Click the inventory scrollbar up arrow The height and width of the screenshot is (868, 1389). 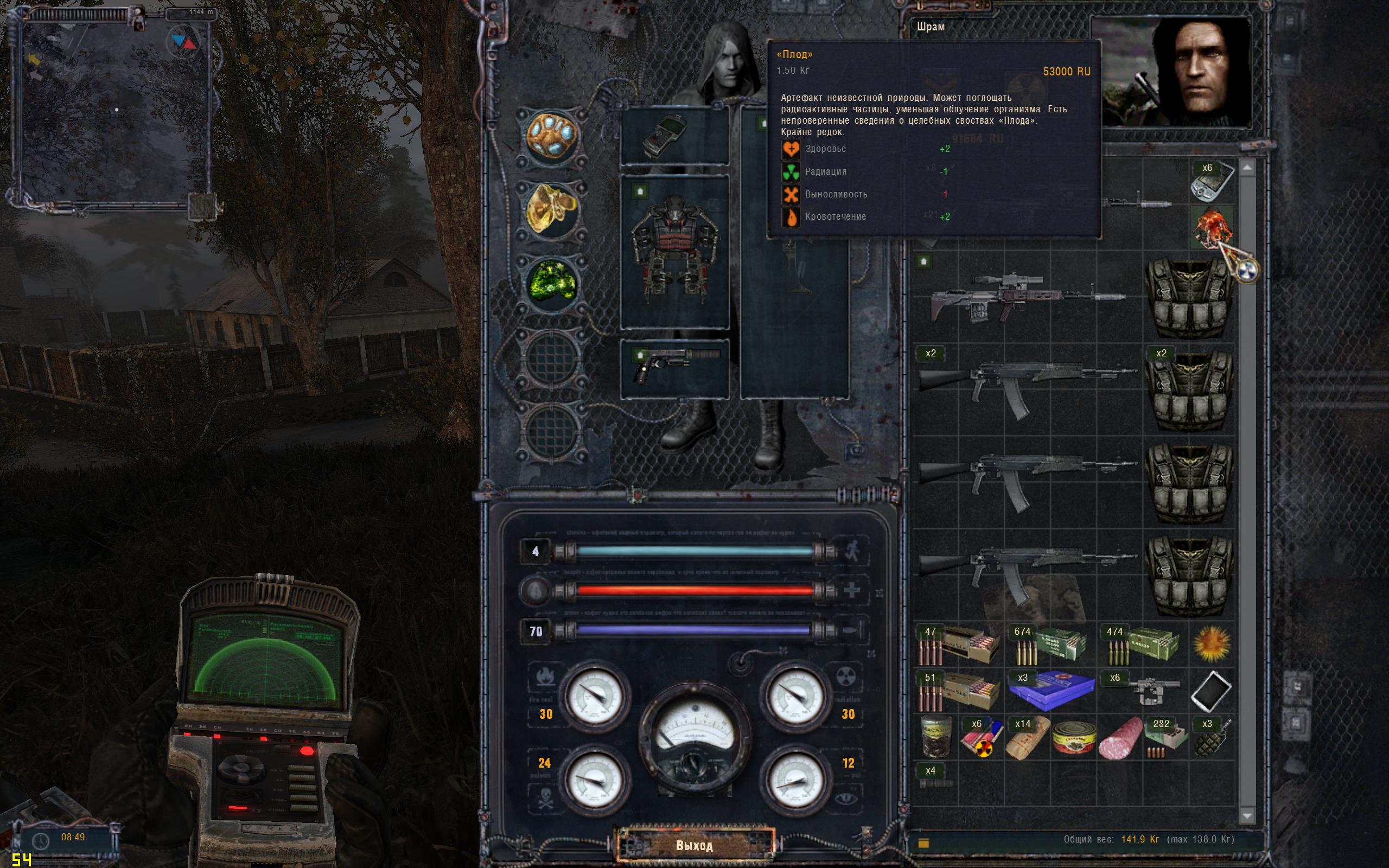pyautogui.click(x=1247, y=168)
